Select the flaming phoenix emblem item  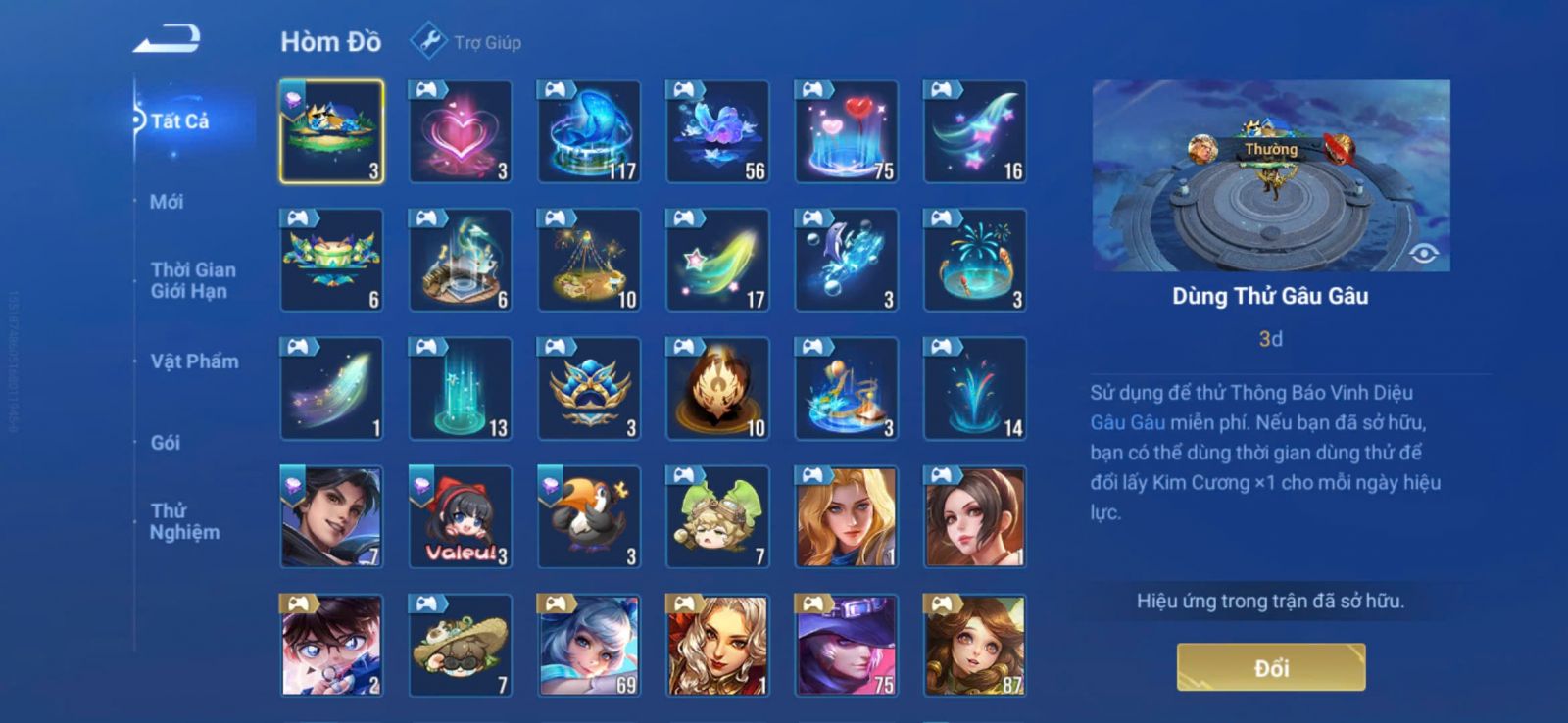click(x=716, y=389)
